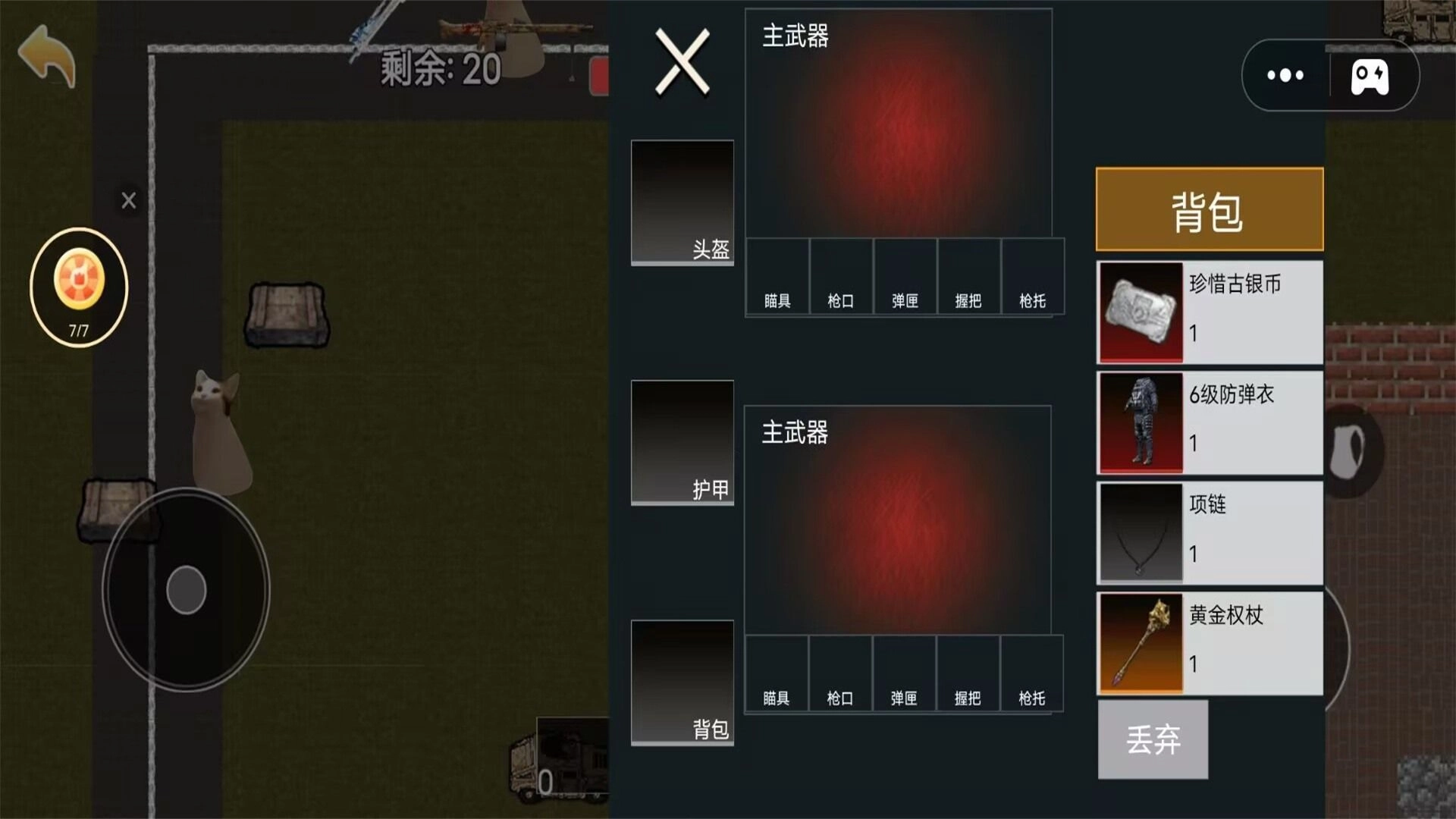Click the necklace (项链) inventory item
The width and height of the screenshot is (1456, 819).
point(1208,532)
